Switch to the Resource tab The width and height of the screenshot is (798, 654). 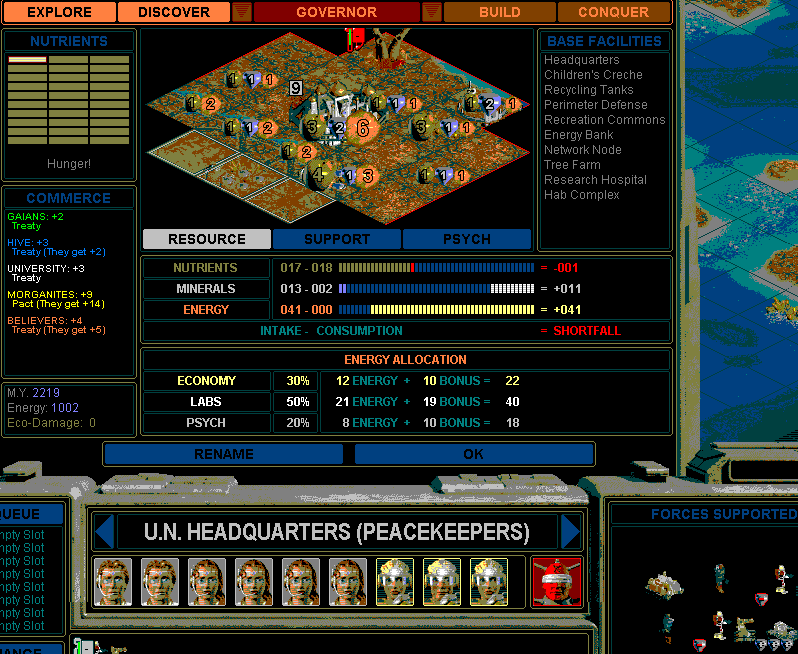[206, 239]
